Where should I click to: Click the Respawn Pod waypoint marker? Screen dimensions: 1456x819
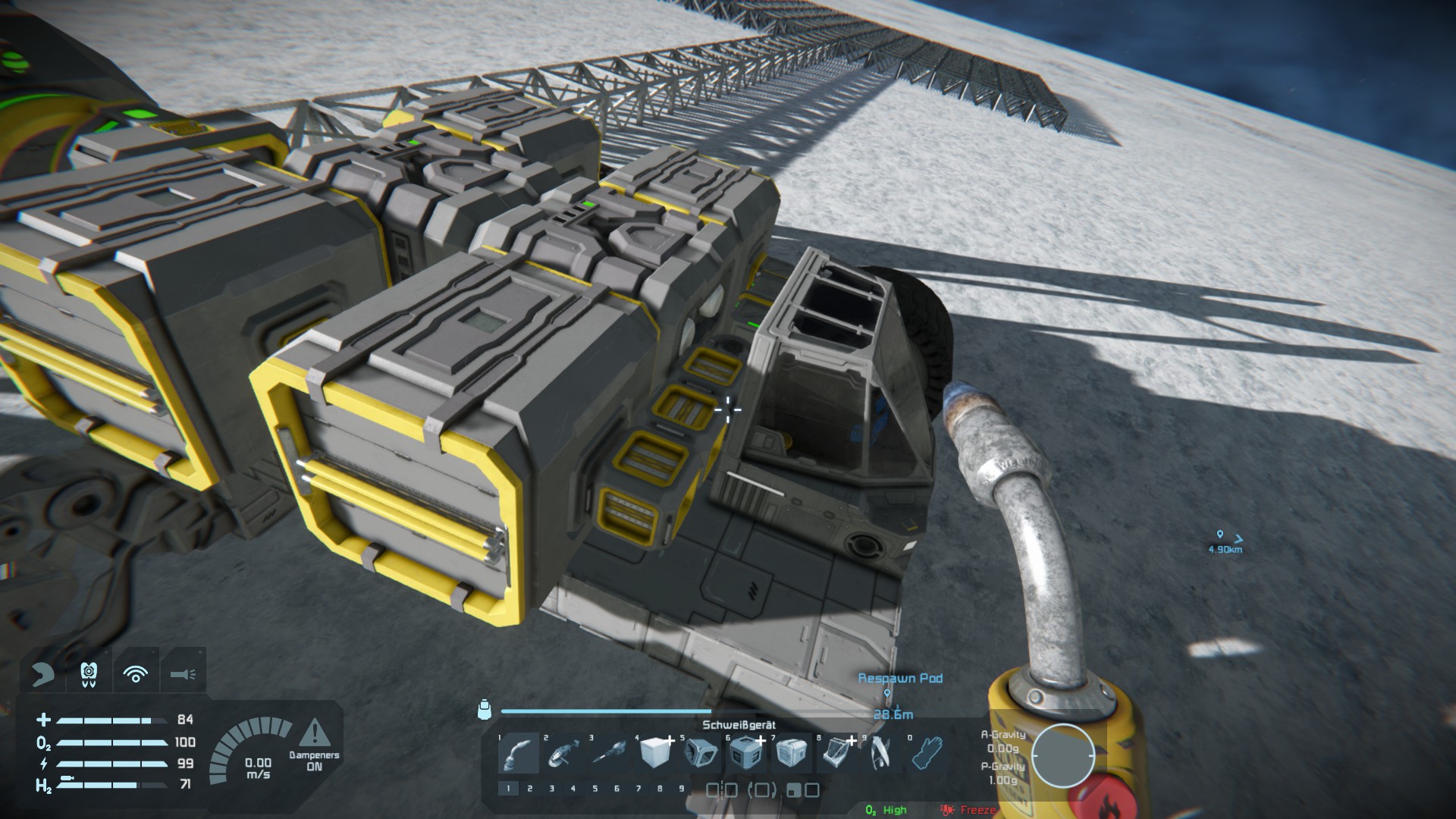click(887, 693)
